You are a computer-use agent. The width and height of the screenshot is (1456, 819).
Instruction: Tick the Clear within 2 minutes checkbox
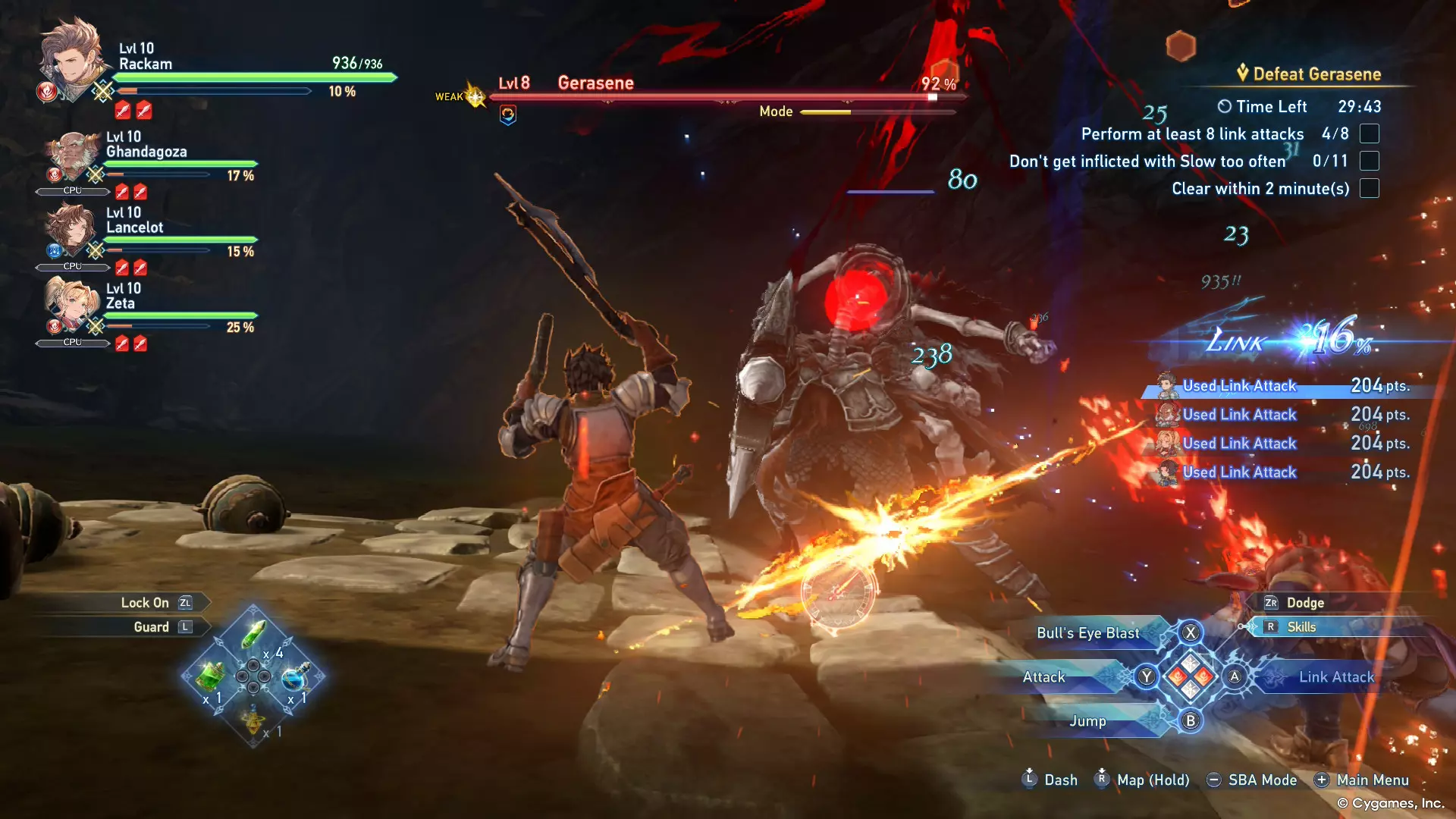pos(1369,189)
